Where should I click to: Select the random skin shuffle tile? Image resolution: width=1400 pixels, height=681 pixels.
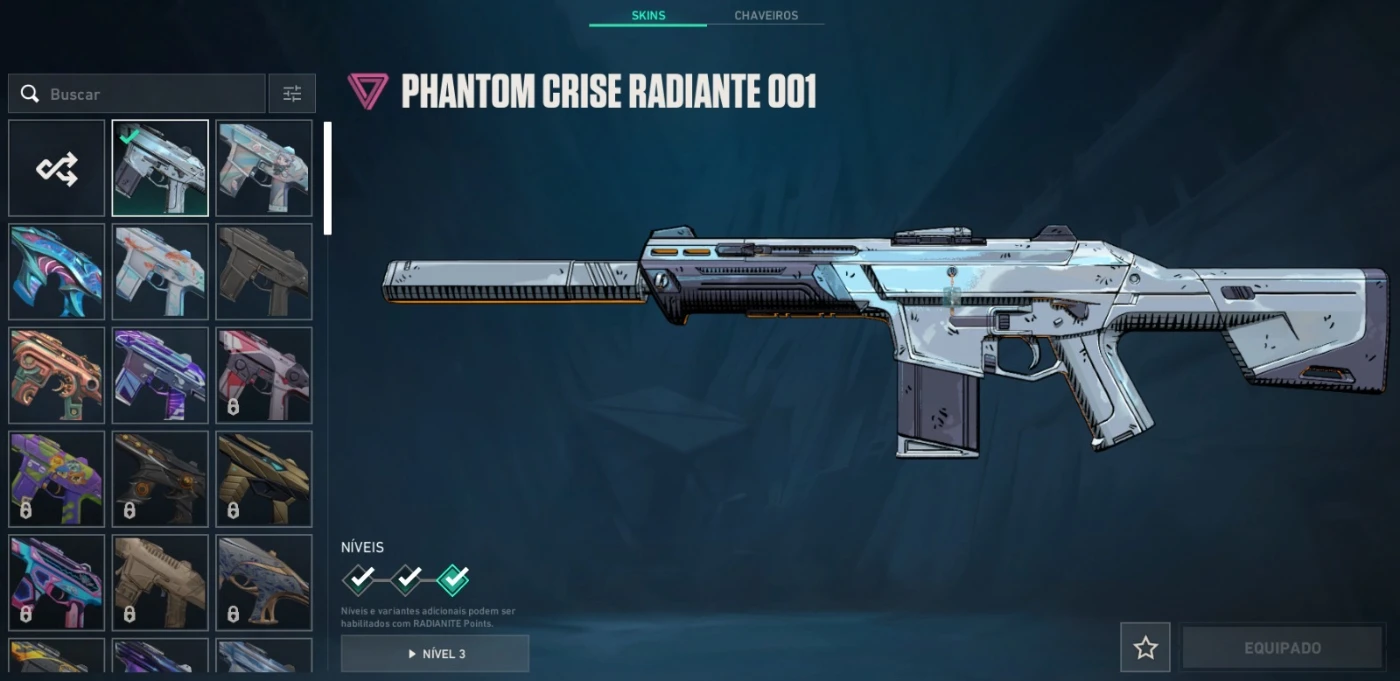coord(57,168)
